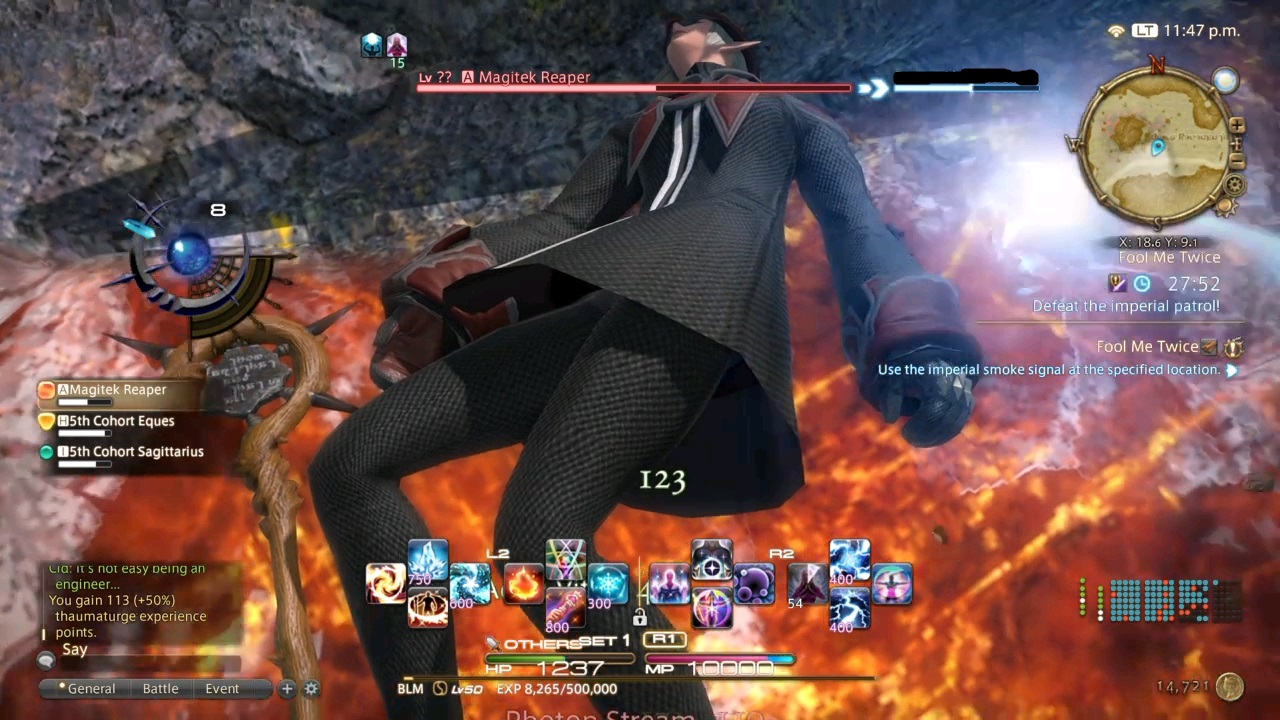Screen dimensions: 1280x720
Task: Click the minimap zoom-in plus control
Action: point(1236,127)
